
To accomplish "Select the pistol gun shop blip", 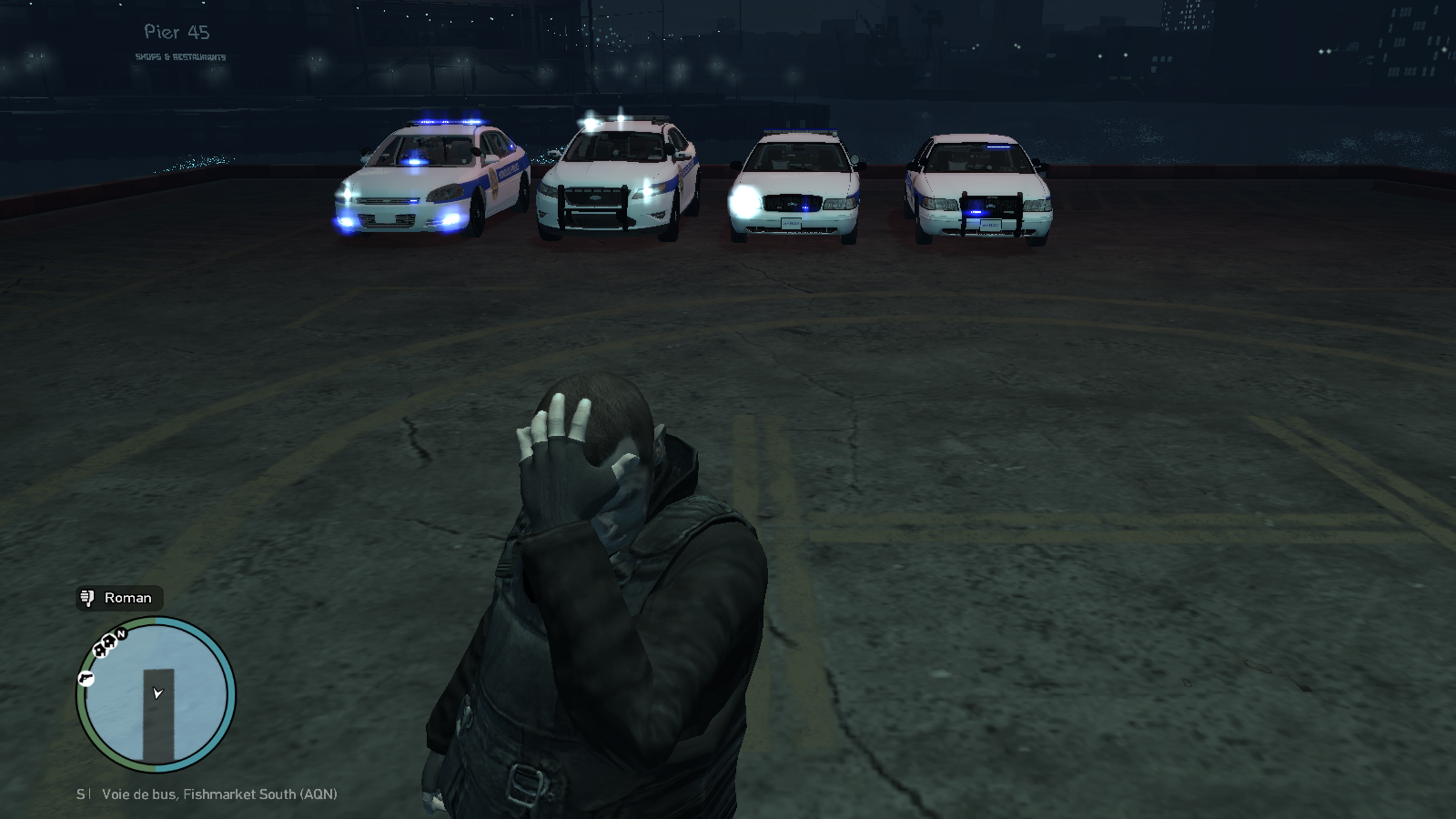I will tap(86, 678).
